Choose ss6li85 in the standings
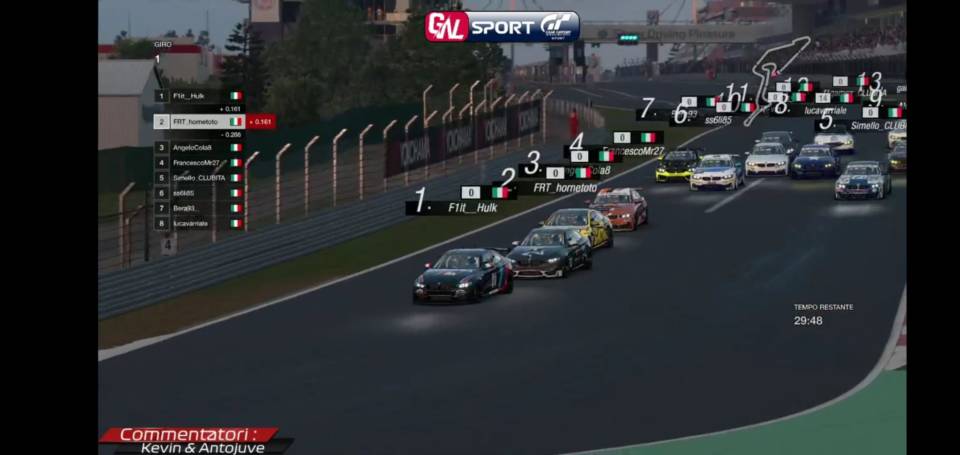 tap(198, 192)
